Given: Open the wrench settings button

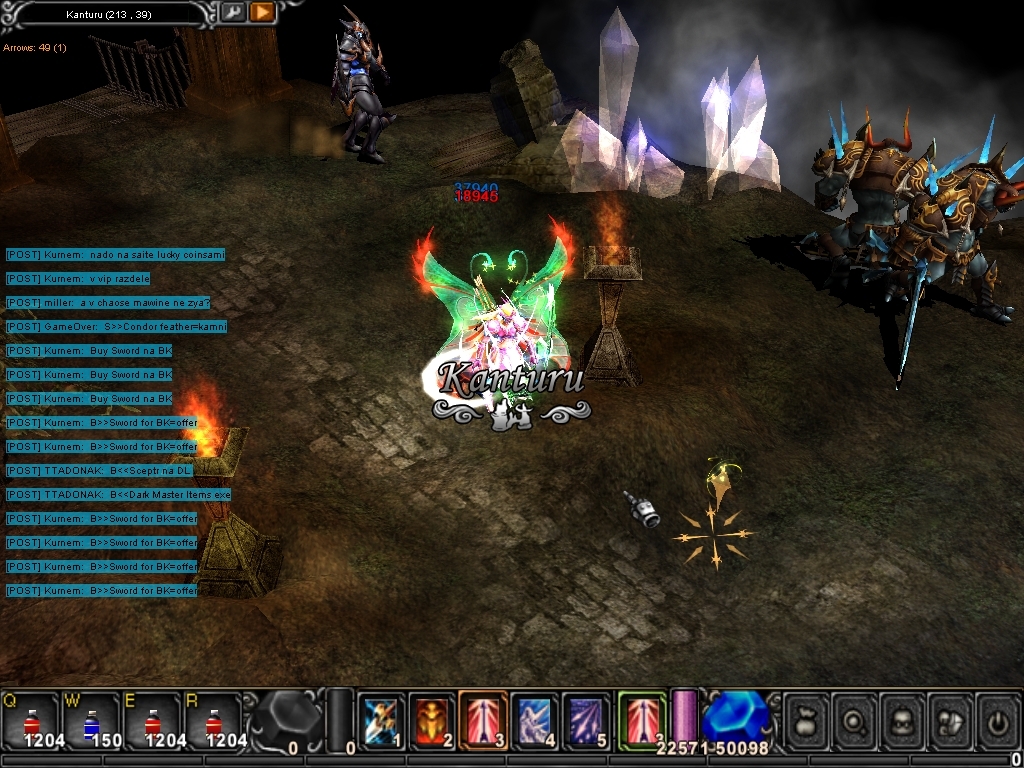Looking at the screenshot, I should coord(232,12).
